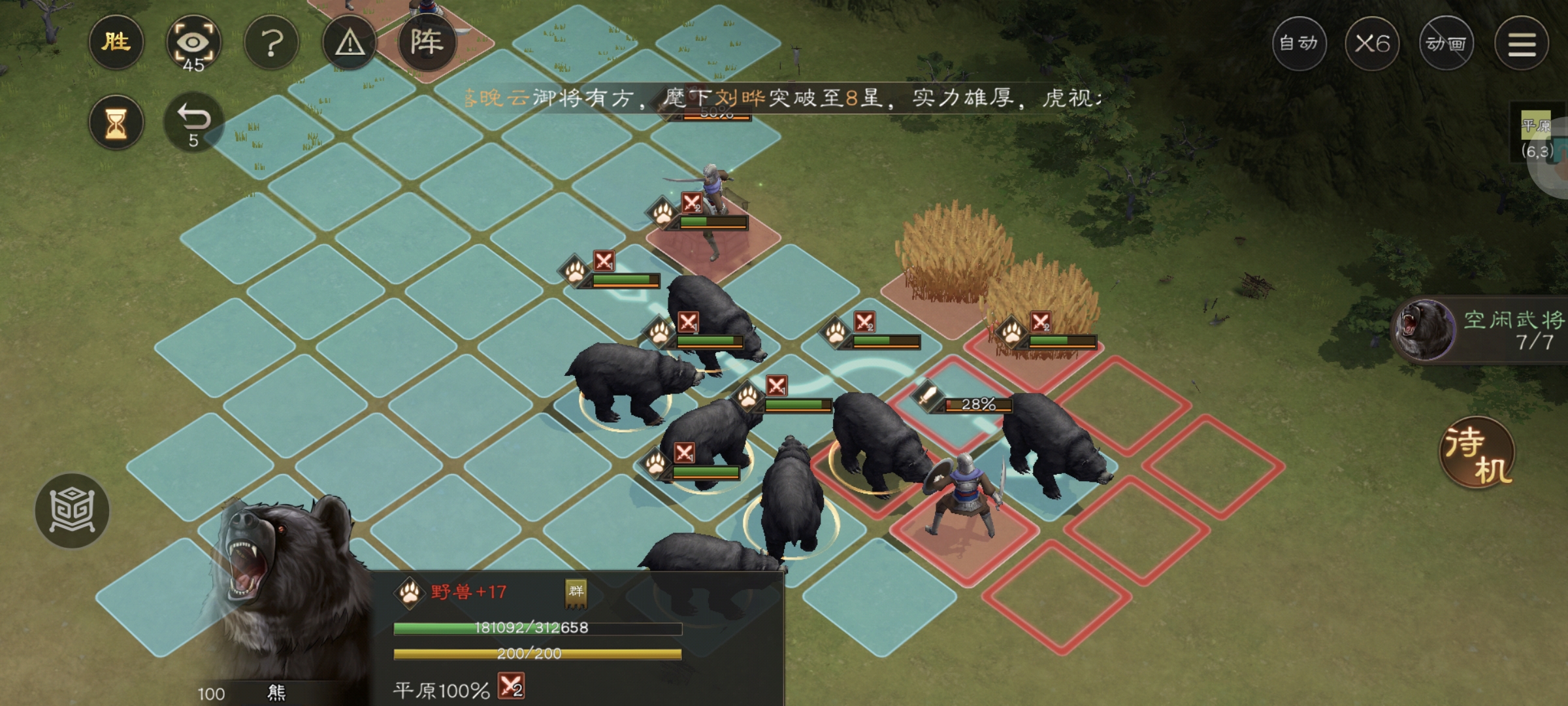Click the eye vision icon showing 45
This screenshot has width=1568, height=706.
(x=194, y=42)
